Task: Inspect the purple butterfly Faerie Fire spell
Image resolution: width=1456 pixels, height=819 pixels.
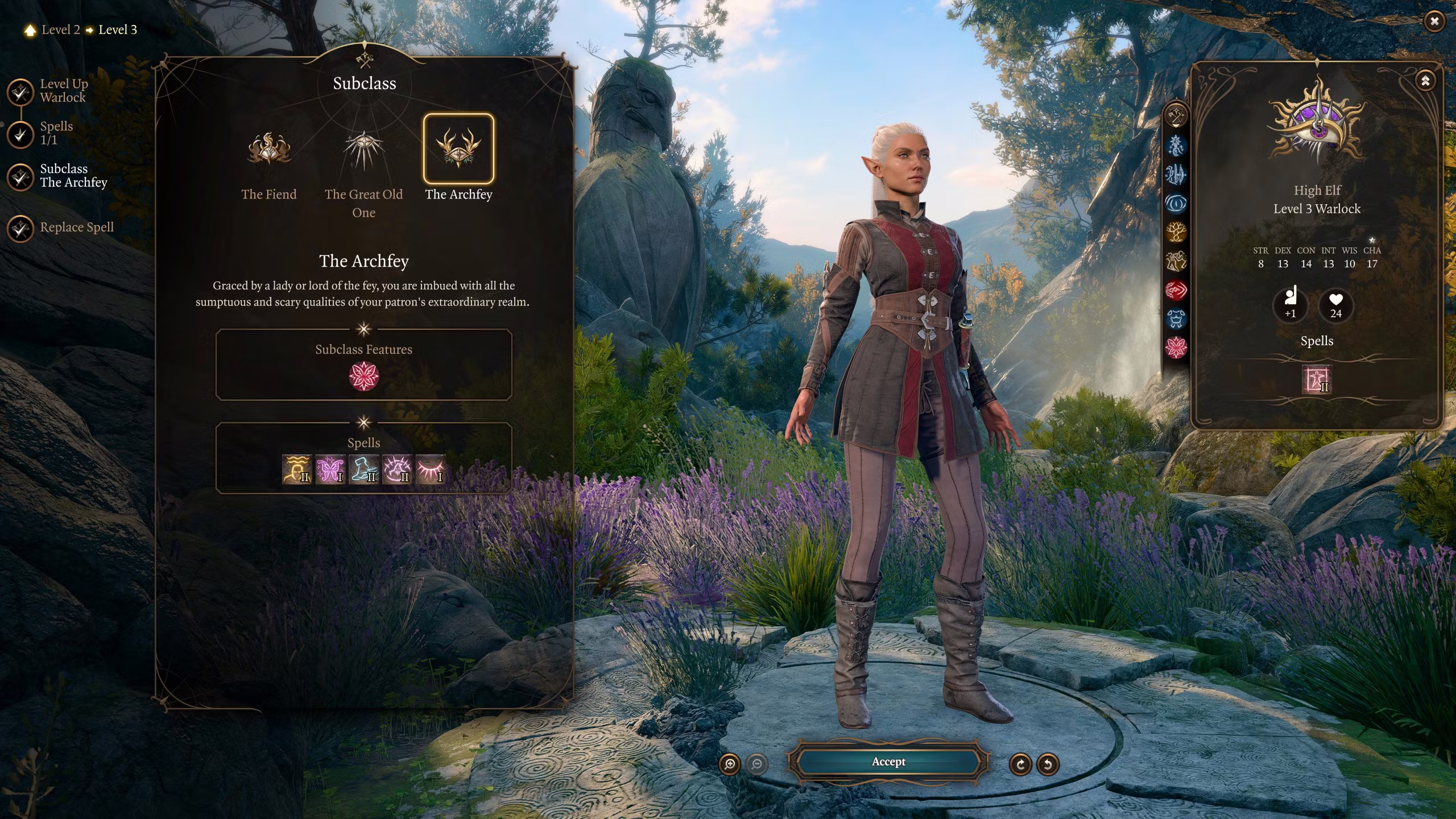Action: tap(330, 470)
